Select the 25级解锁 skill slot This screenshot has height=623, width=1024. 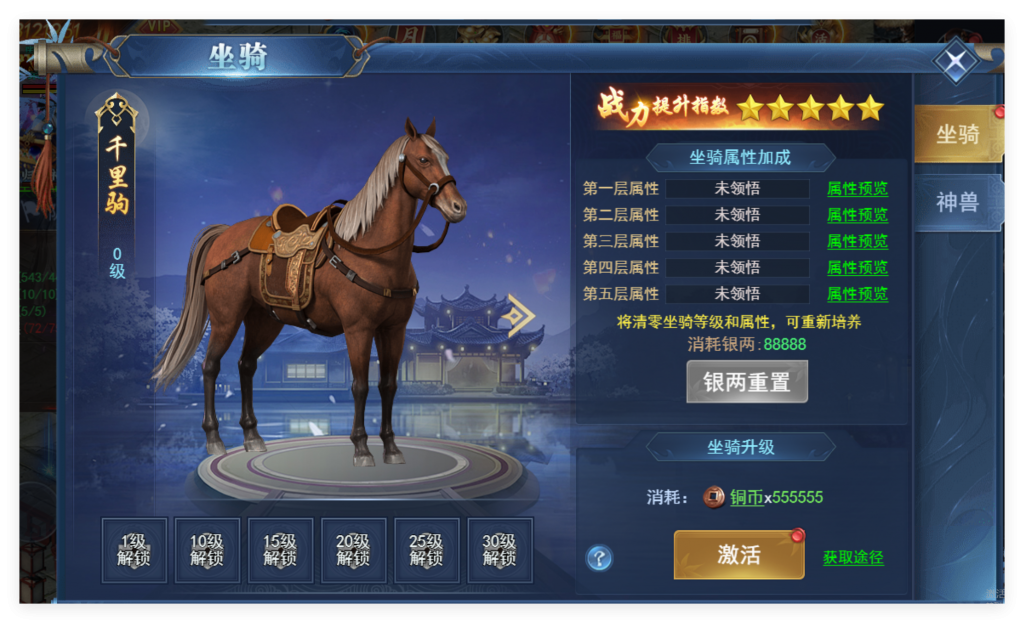click(426, 550)
